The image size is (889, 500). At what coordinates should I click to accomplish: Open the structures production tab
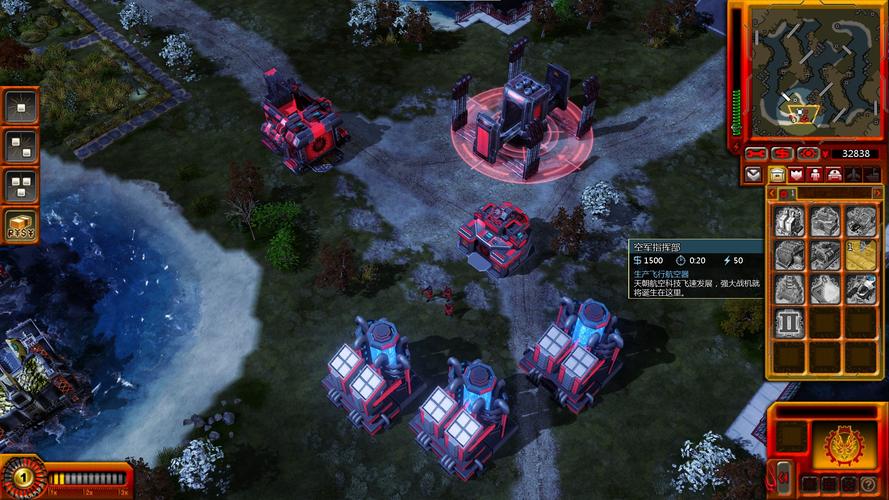click(777, 174)
